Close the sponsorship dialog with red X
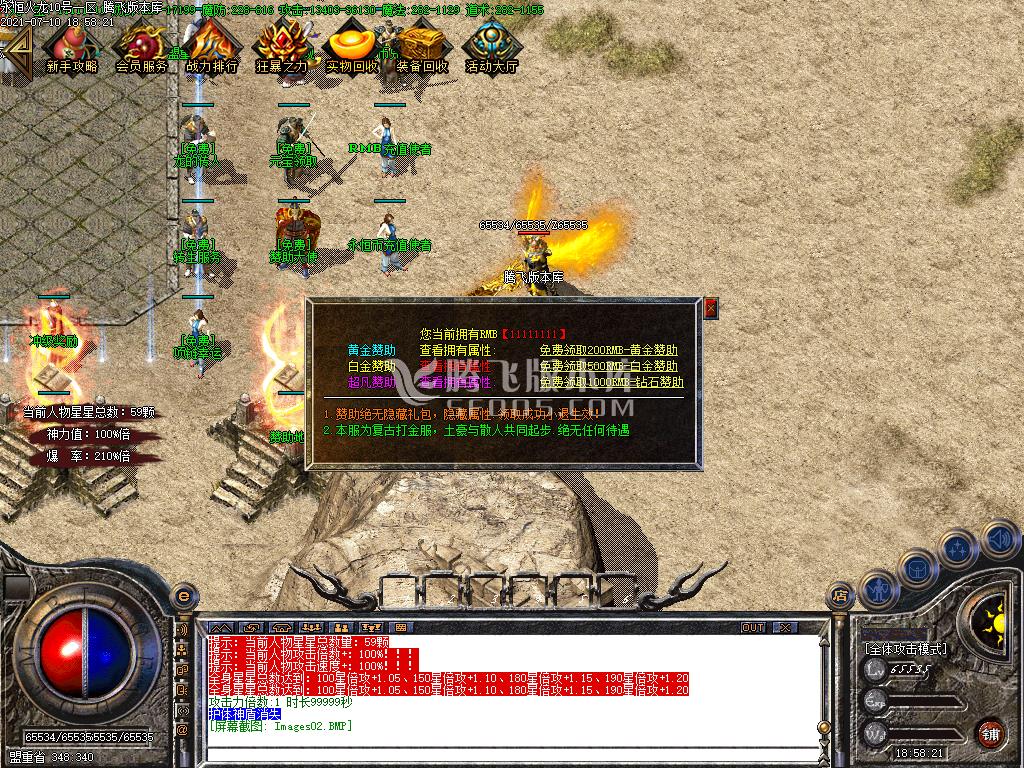 [x=711, y=309]
